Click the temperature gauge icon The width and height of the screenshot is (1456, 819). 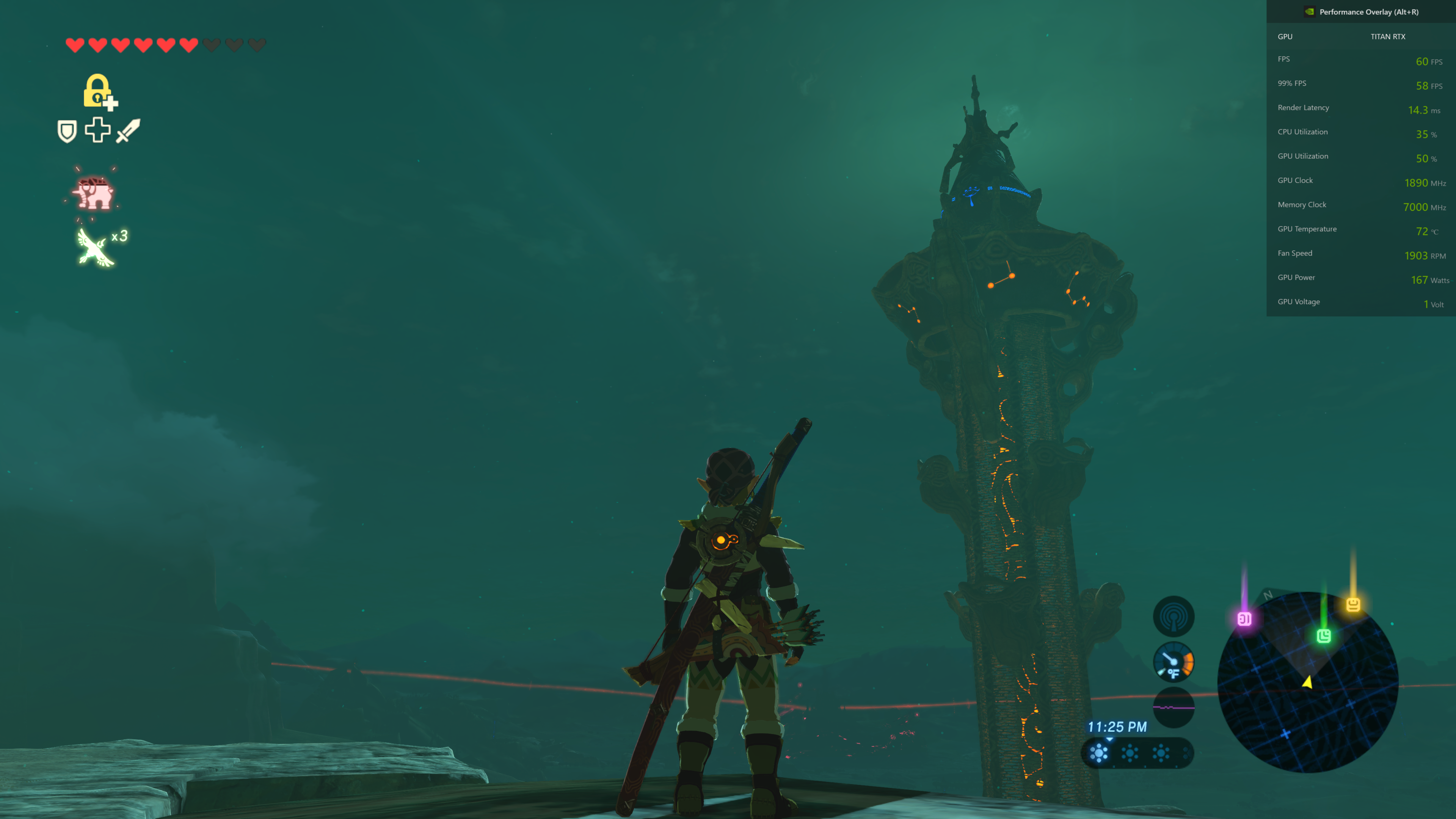coord(1174,662)
